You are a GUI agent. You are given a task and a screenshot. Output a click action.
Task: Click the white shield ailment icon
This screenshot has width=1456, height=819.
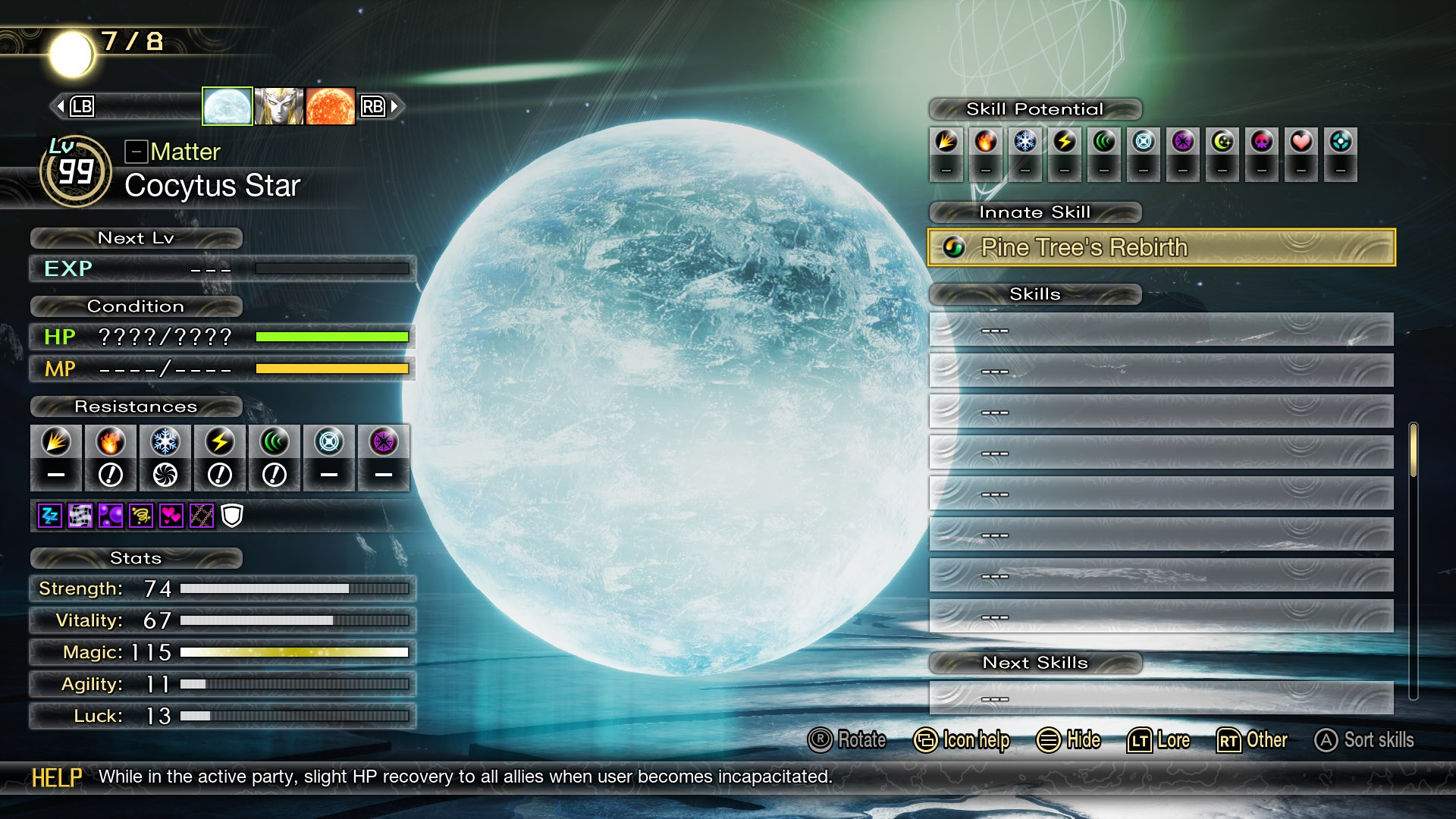(x=232, y=516)
